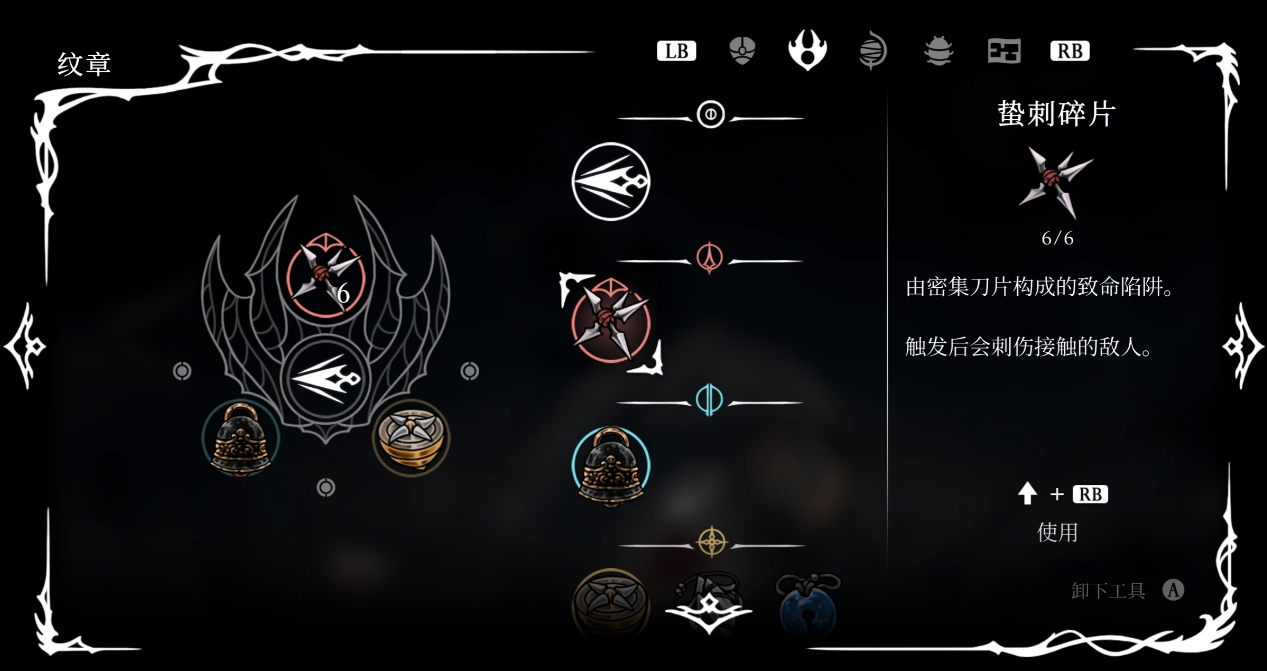Screen dimensions: 1267x671
Task: Click the crest's blue slot with the bell
Action: pos(240,438)
